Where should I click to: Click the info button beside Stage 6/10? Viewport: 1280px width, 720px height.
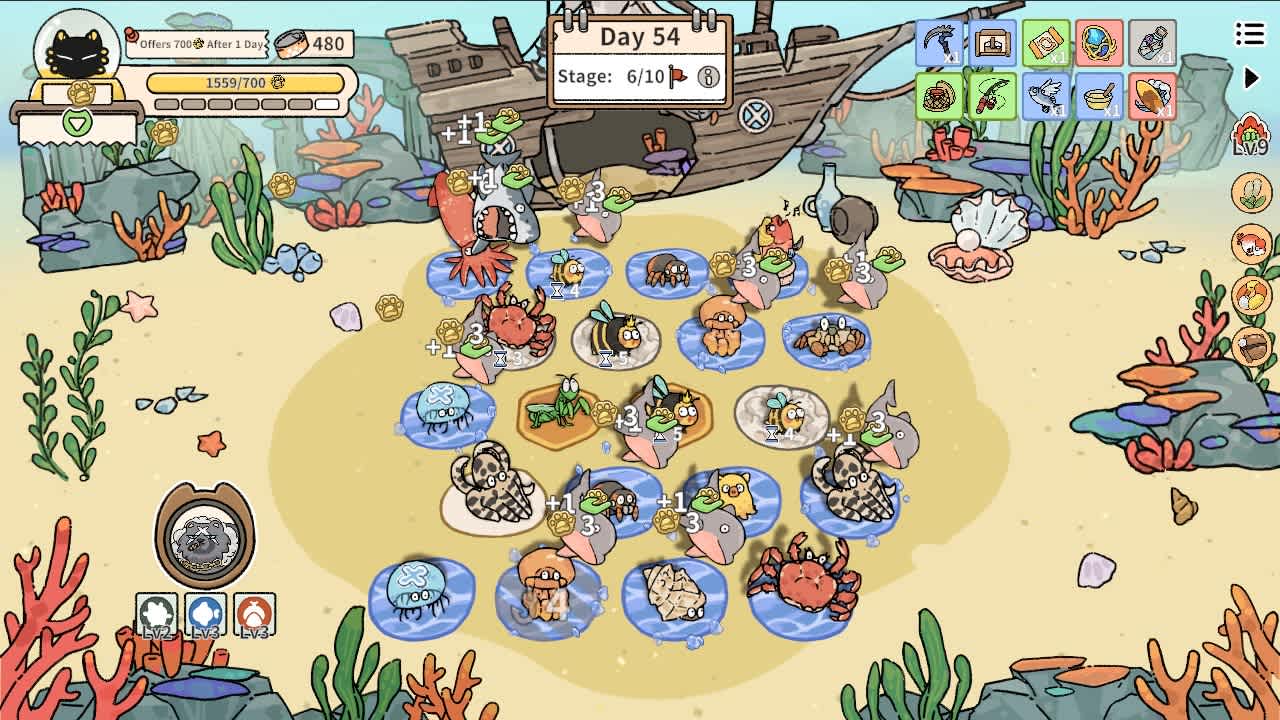708,78
